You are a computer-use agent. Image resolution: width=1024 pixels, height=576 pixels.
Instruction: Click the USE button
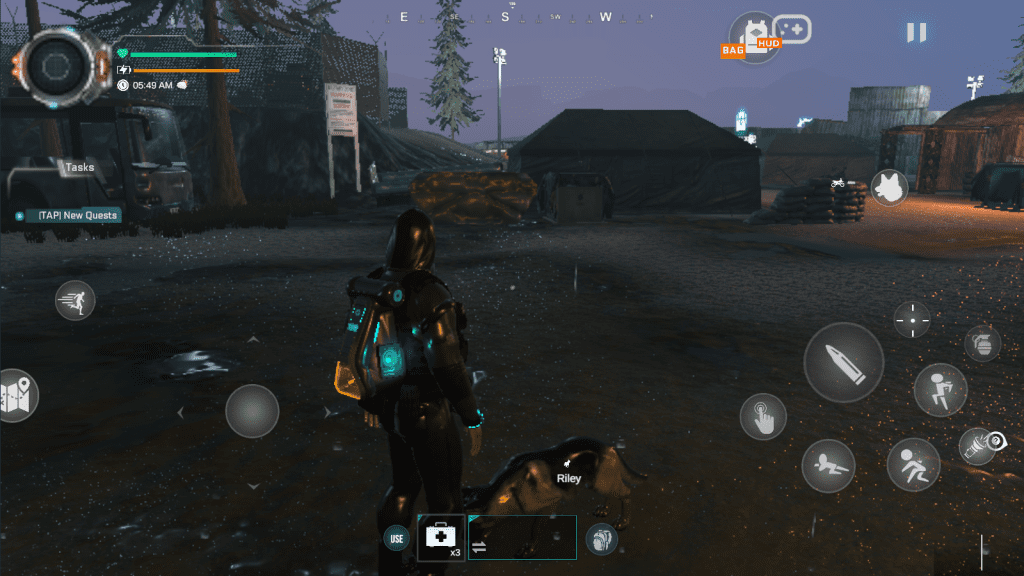click(x=397, y=538)
